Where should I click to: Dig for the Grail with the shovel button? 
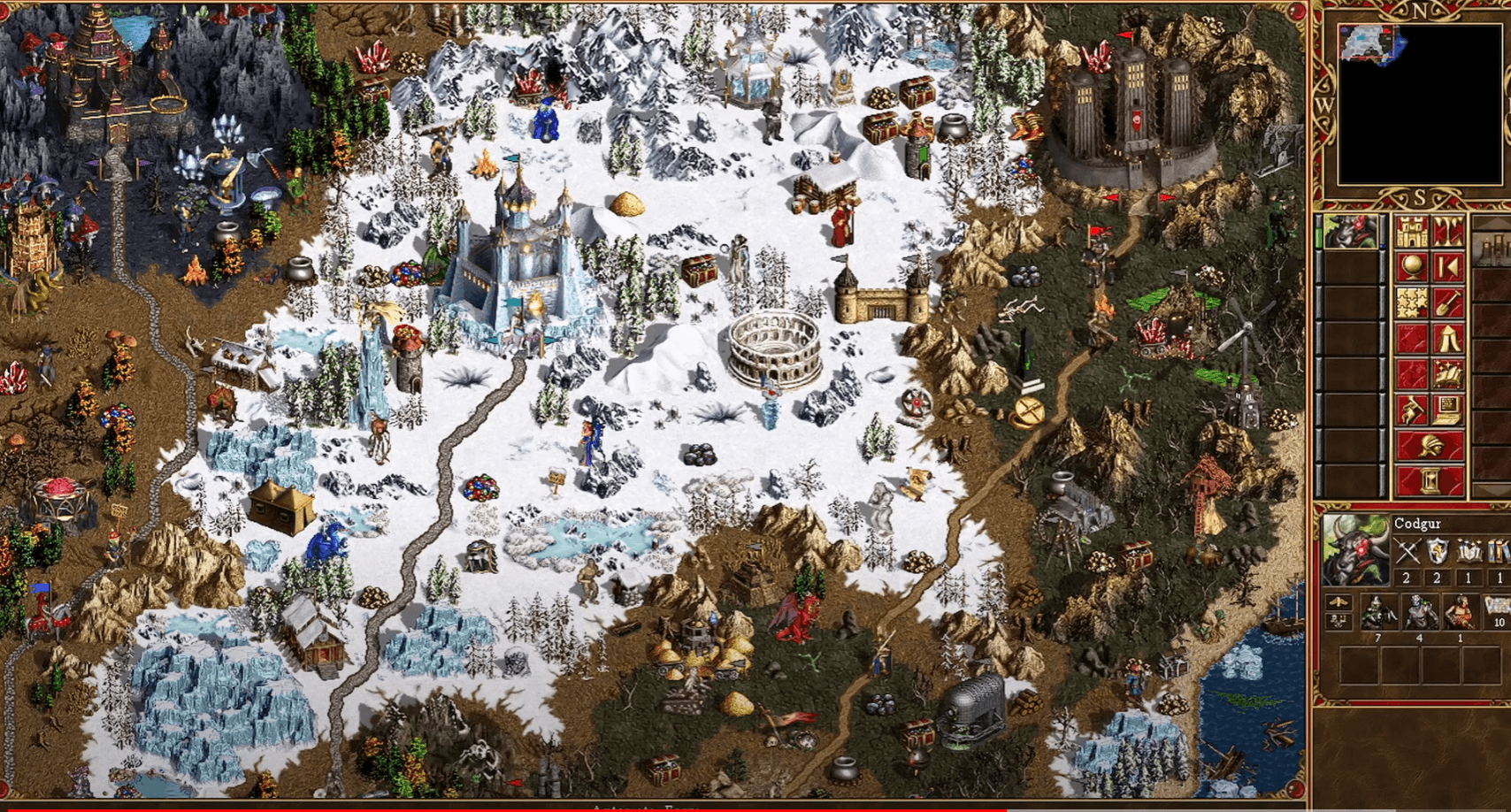coord(1449,303)
